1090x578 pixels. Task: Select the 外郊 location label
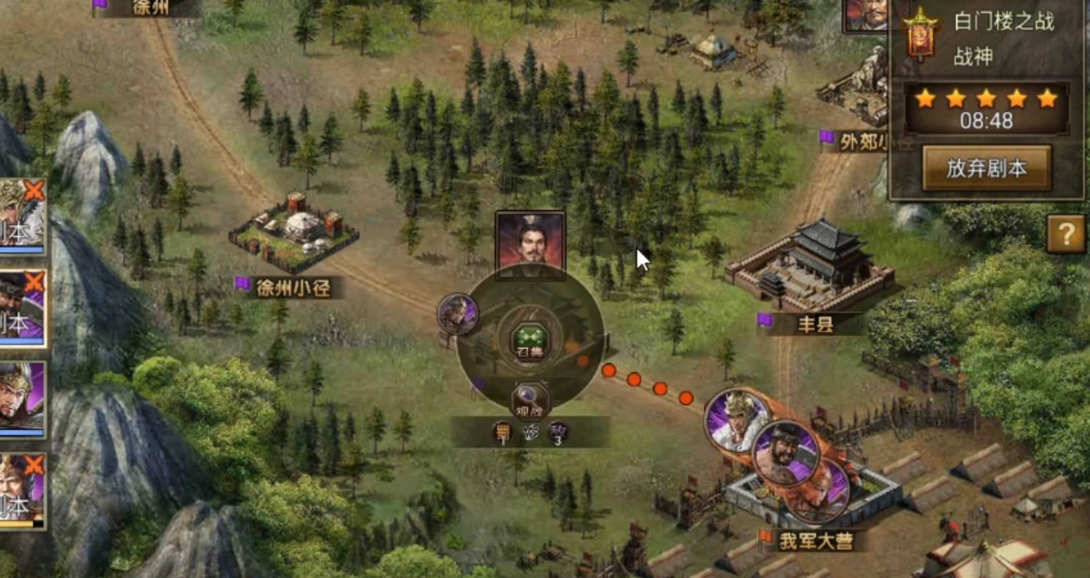point(858,140)
